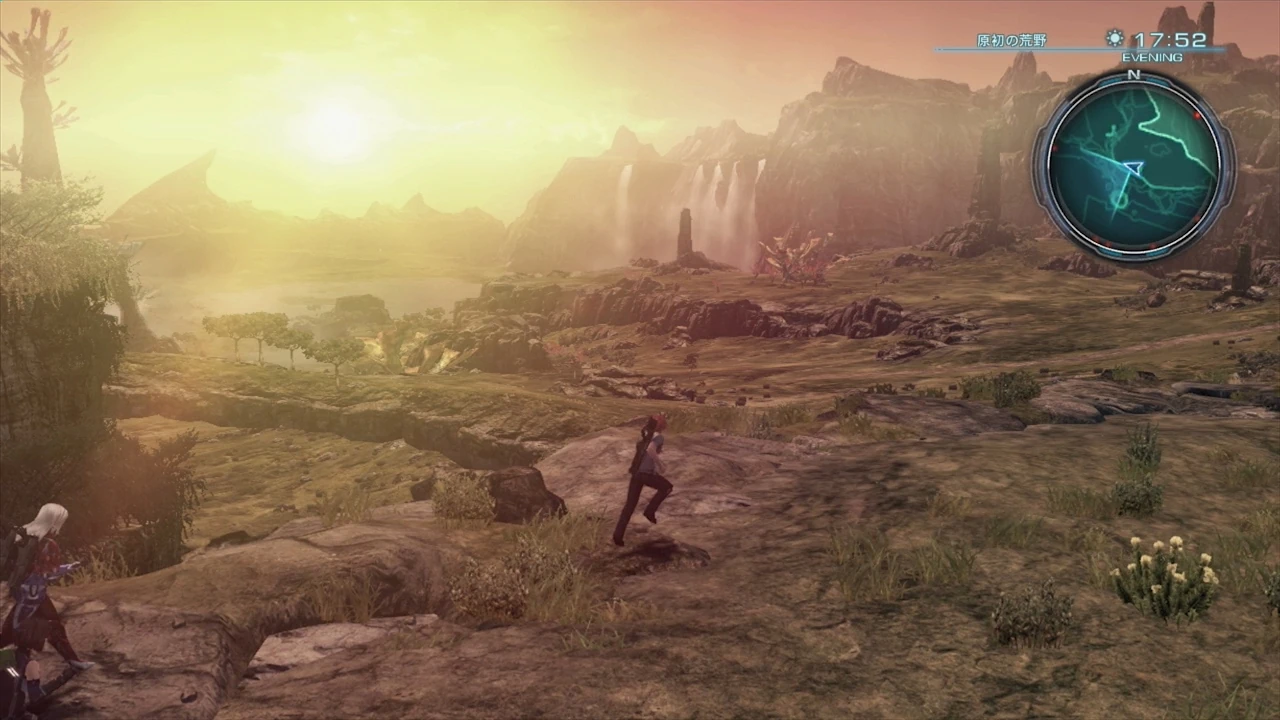
Task: Click the player arrow cursor on the minimap
Action: click(1134, 167)
